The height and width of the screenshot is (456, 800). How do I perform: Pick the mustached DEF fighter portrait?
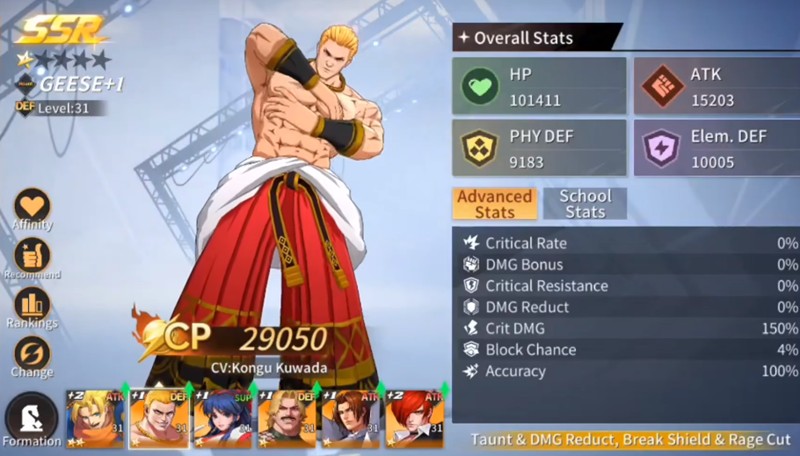click(x=288, y=417)
